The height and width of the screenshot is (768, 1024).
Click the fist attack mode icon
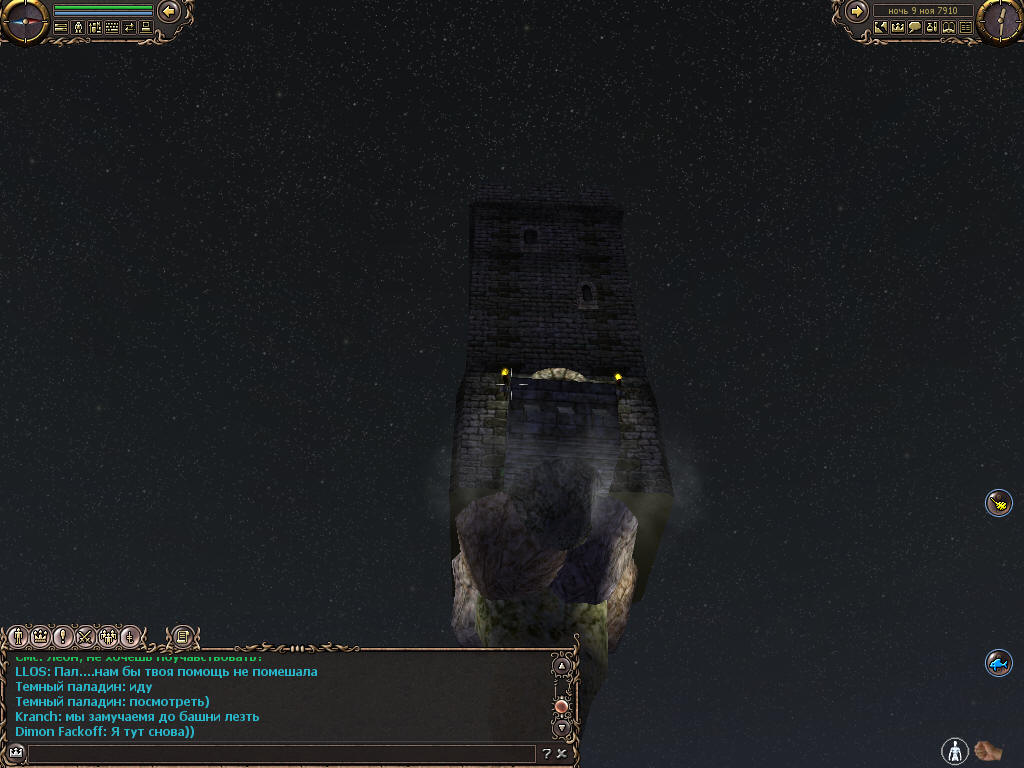[988, 749]
